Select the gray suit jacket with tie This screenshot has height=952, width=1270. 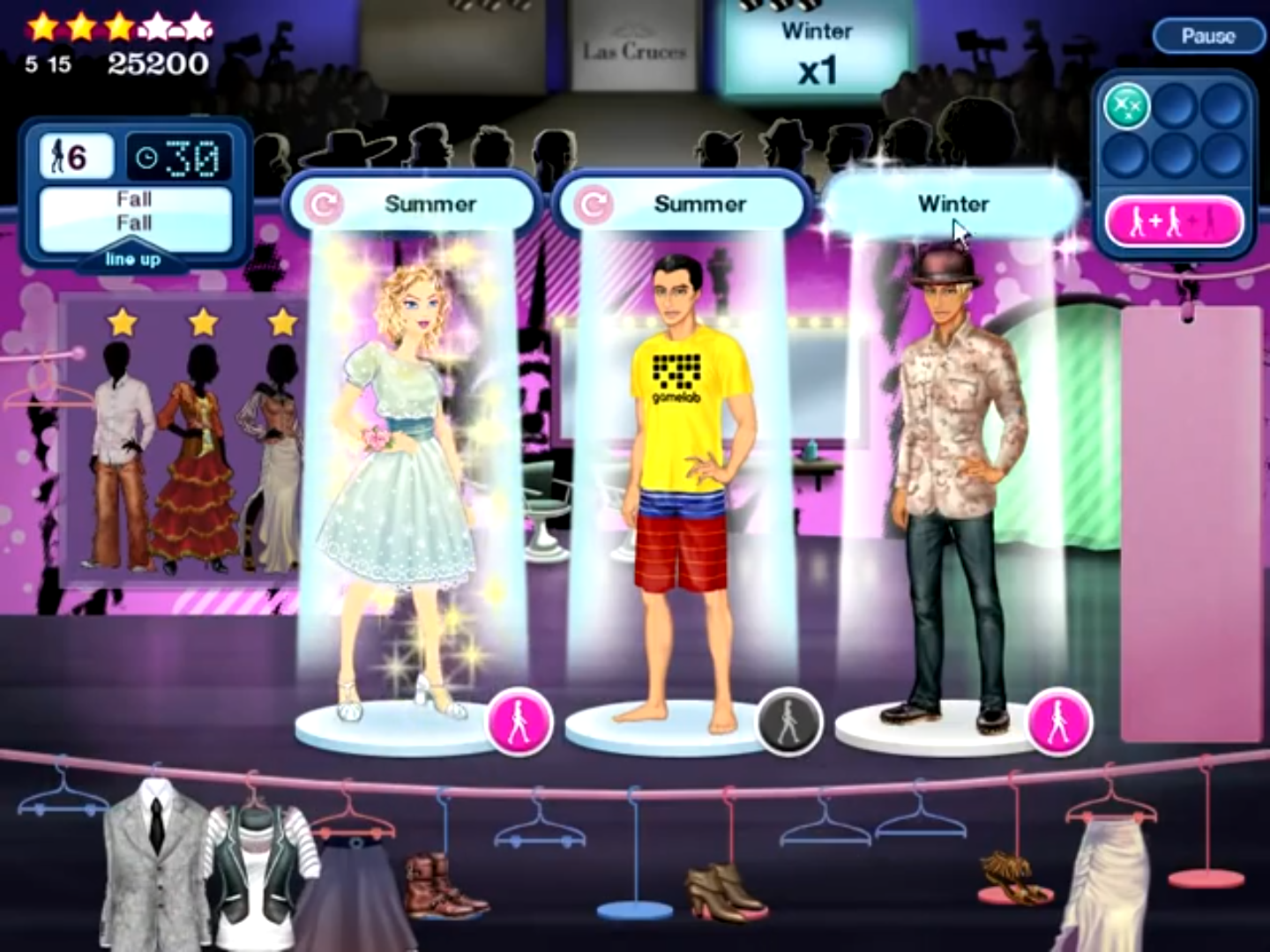point(154,859)
